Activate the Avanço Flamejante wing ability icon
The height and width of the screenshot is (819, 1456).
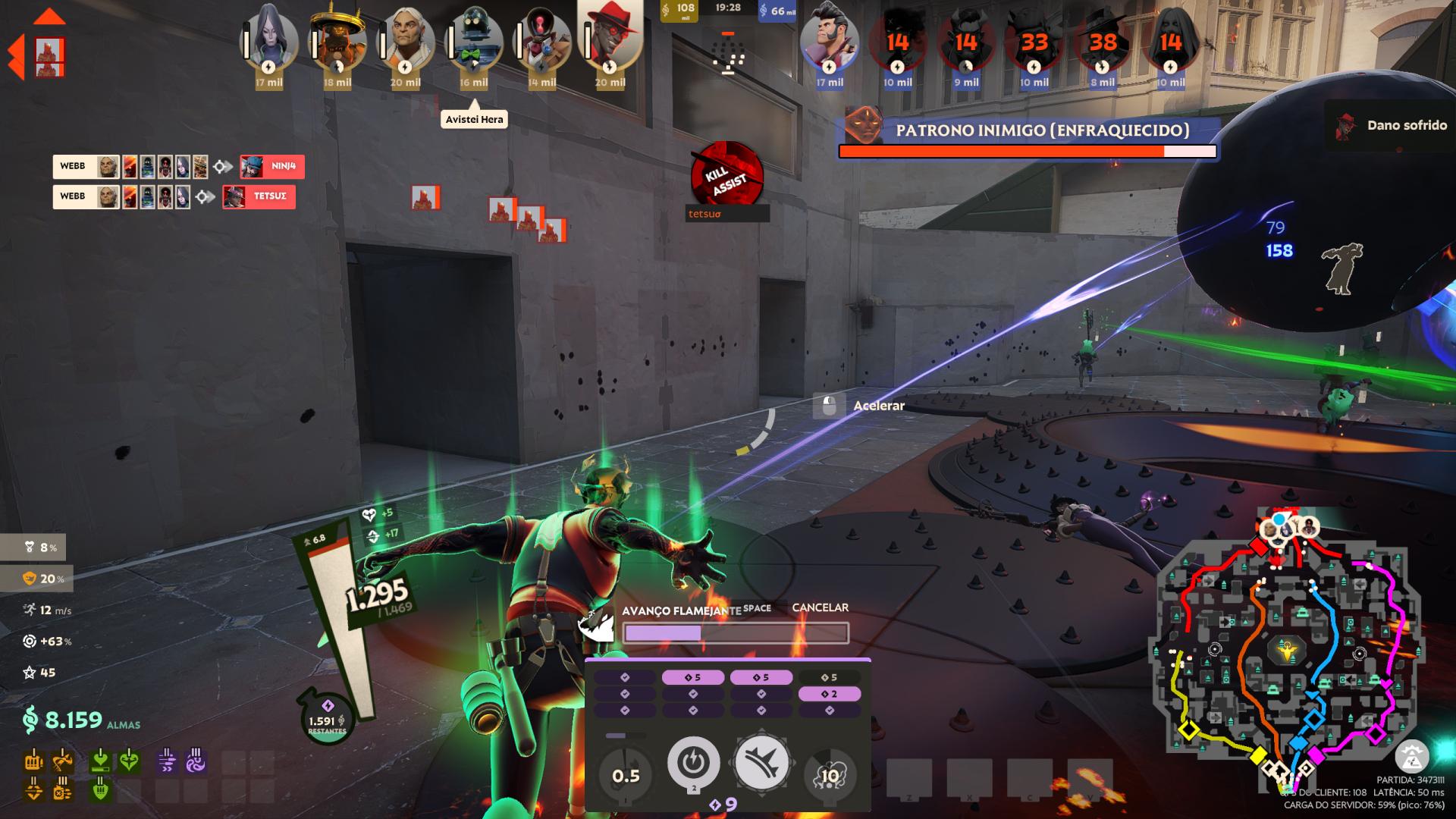pos(761,763)
